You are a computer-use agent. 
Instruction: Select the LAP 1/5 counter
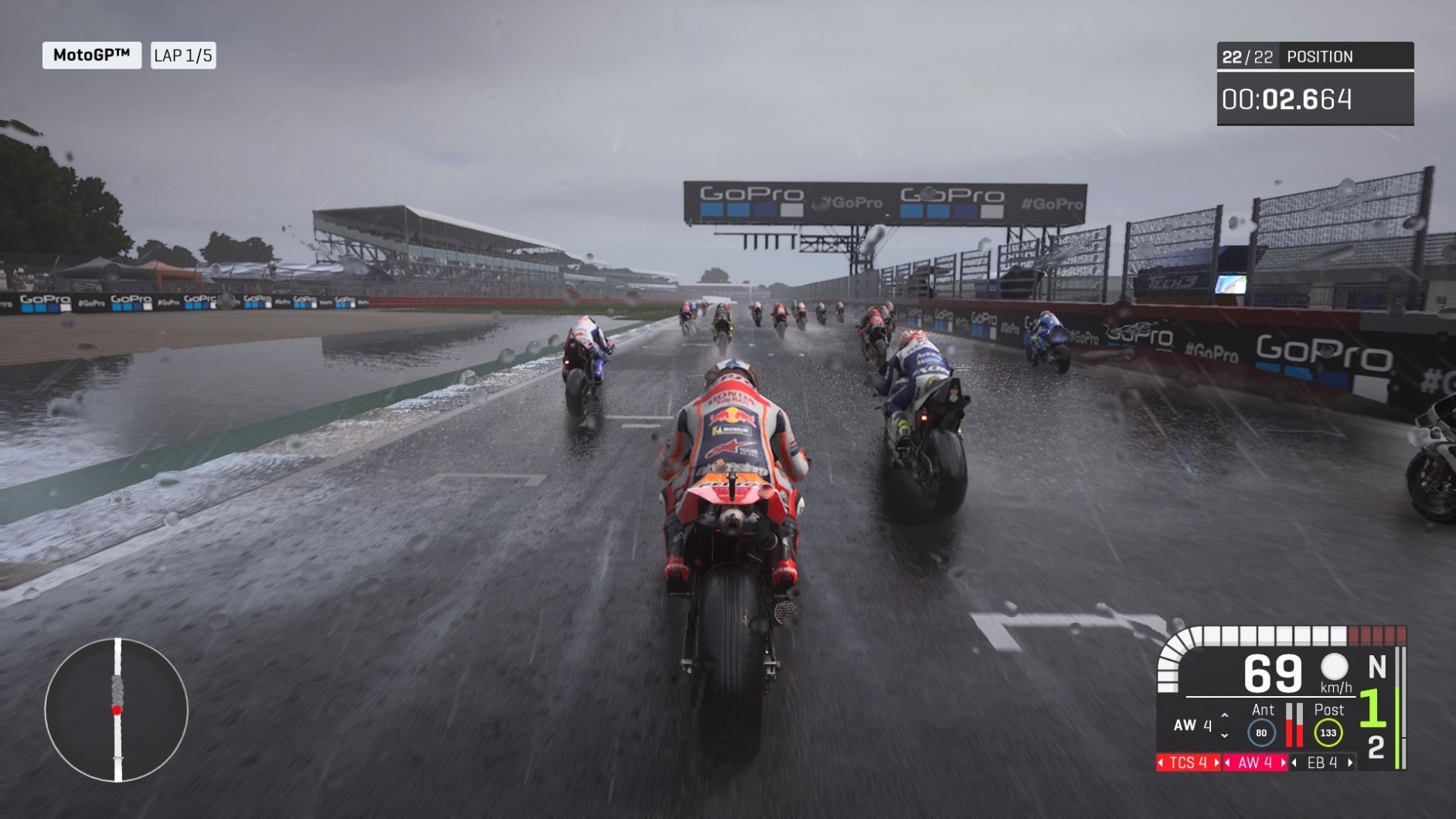(x=183, y=55)
